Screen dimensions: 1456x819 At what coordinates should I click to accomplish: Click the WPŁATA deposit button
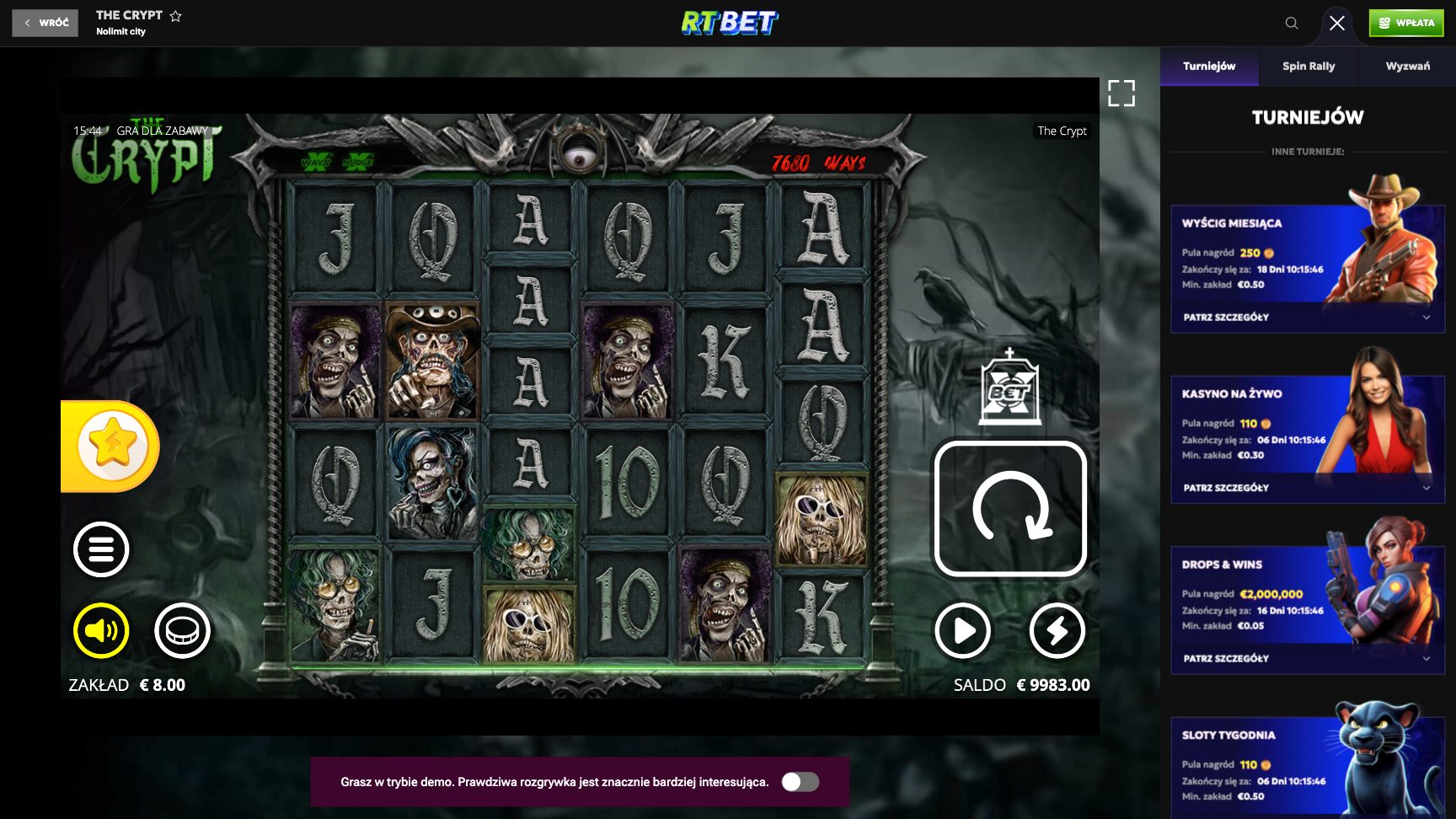(1405, 23)
